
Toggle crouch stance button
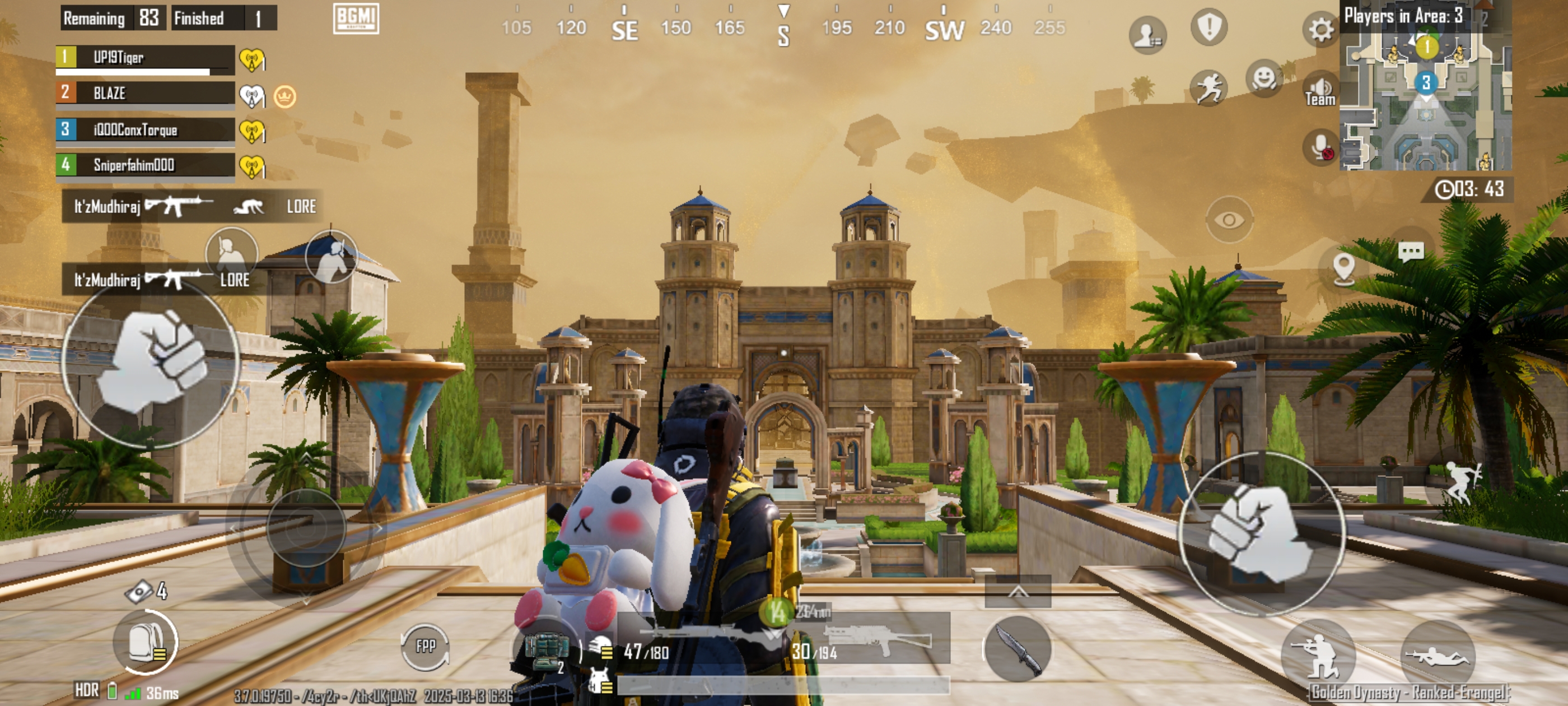click(1318, 656)
